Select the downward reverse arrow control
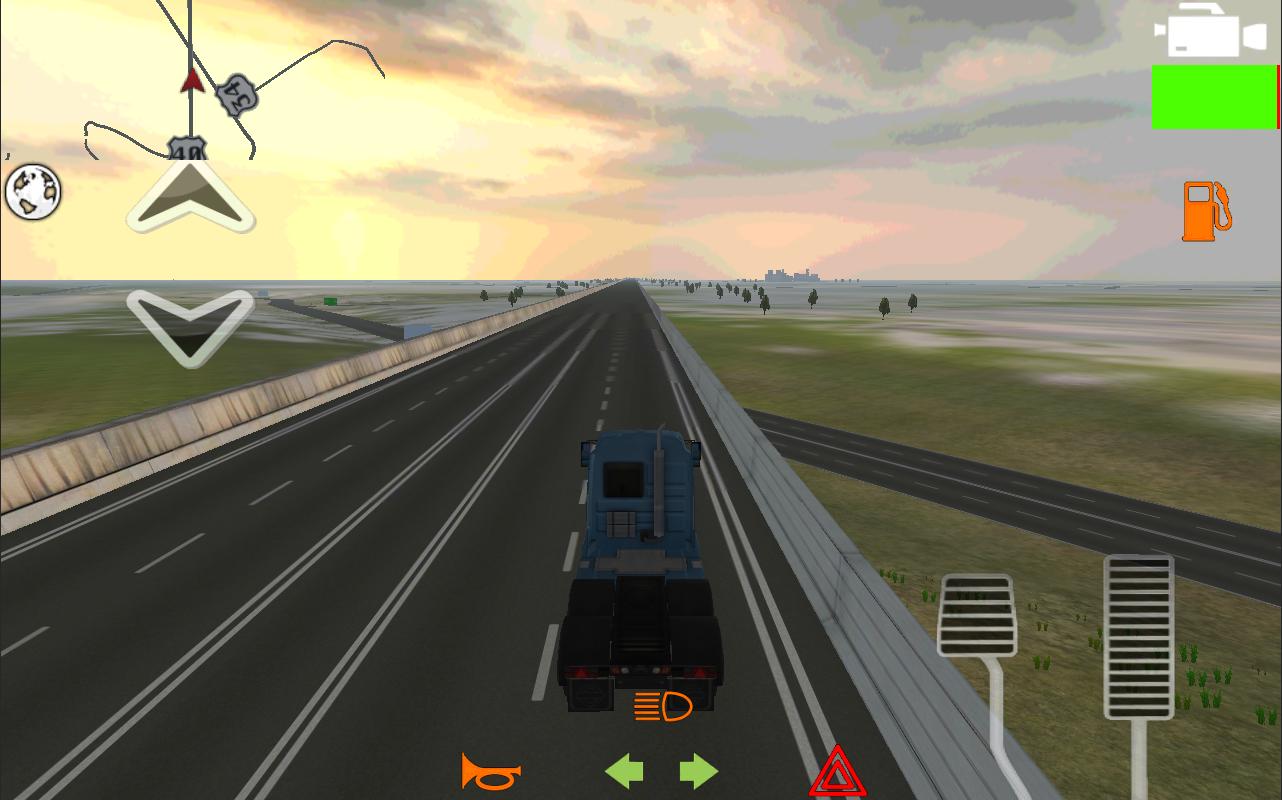The image size is (1282, 800). (189, 327)
